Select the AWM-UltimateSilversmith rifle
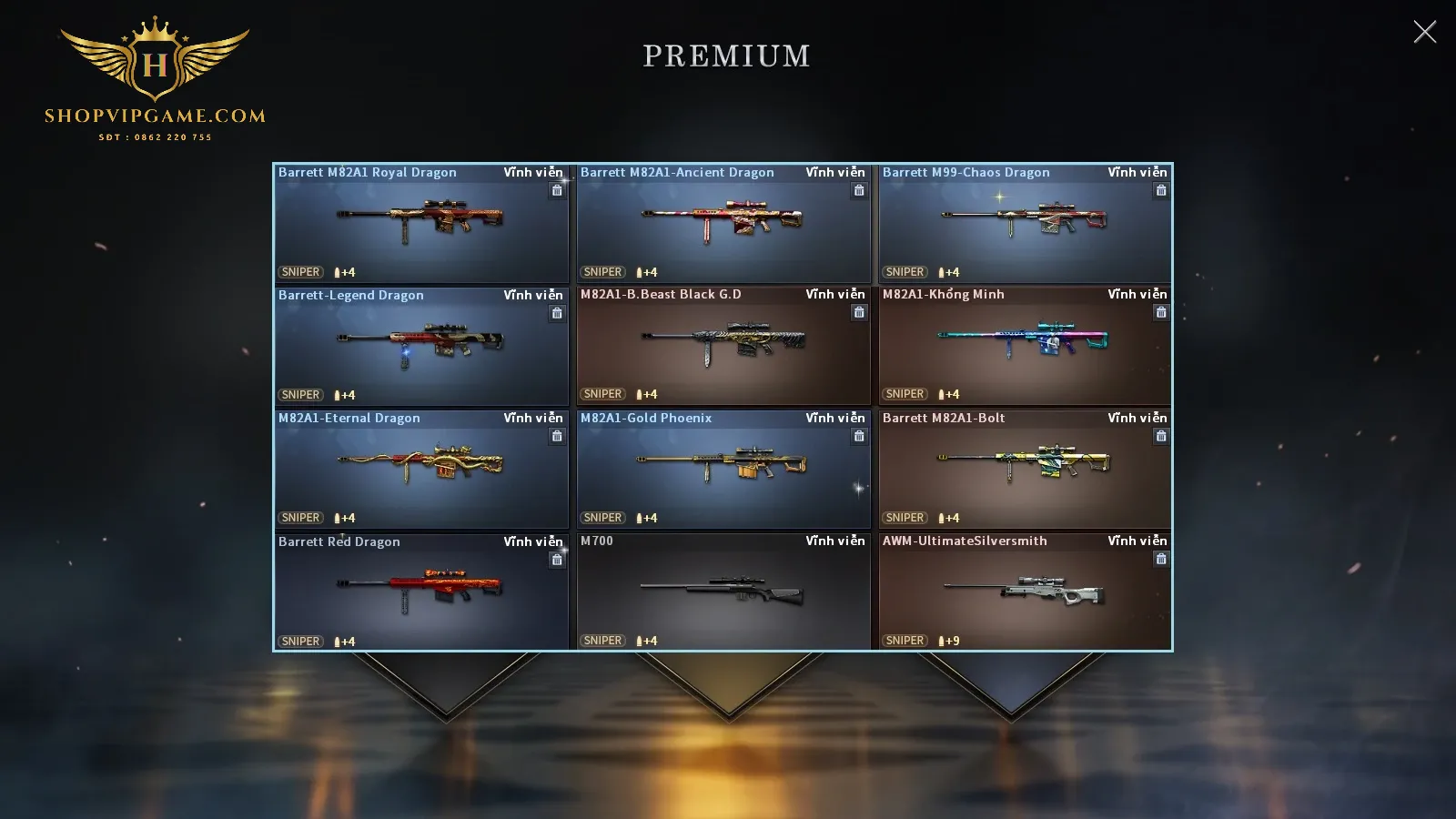1456x819 pixels. coord(1025,592)
